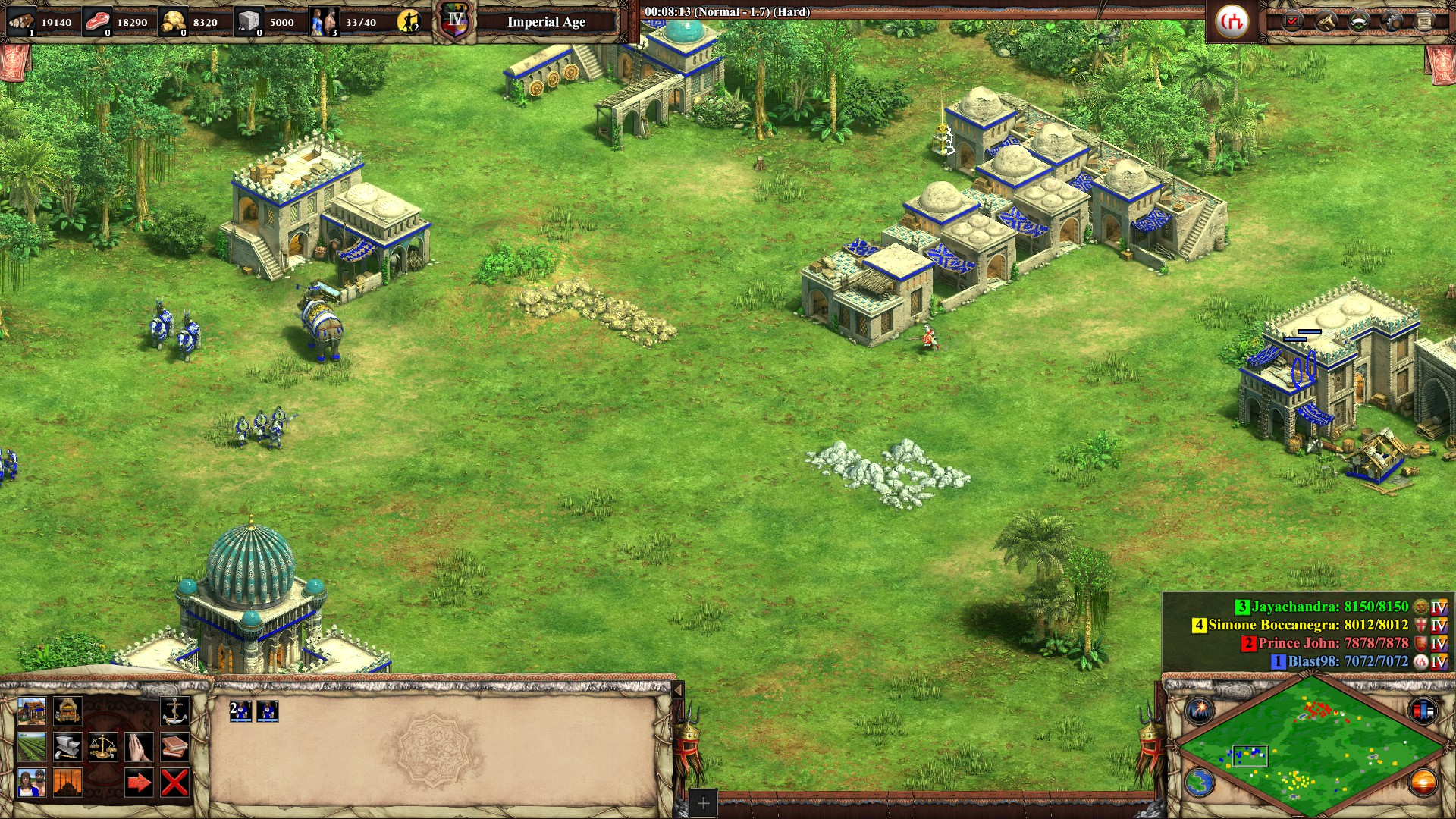1456x819 pixels.
Task: Choose the Dock anchor icon
Action: 175,711
